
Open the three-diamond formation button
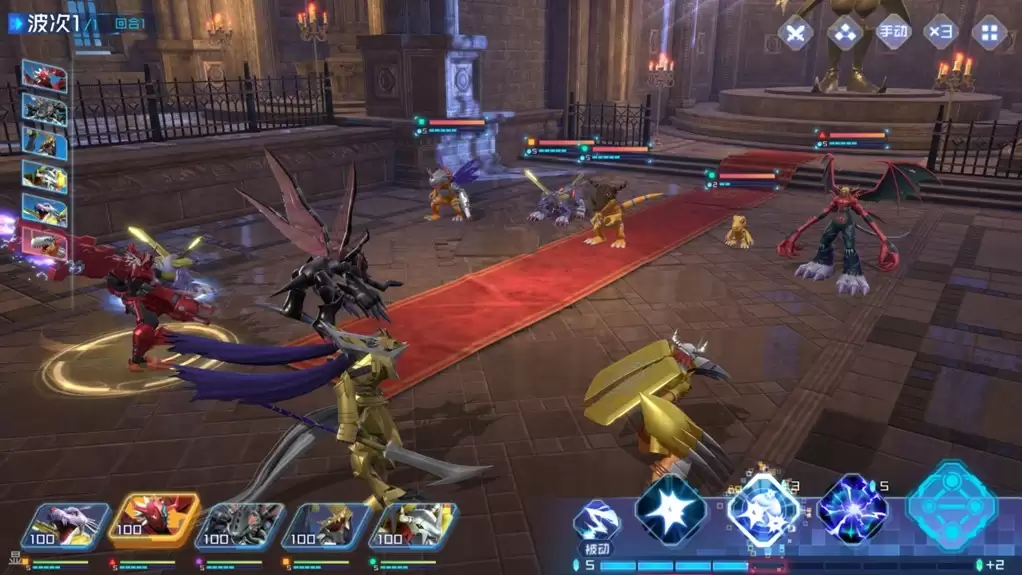tap(844, 32)
